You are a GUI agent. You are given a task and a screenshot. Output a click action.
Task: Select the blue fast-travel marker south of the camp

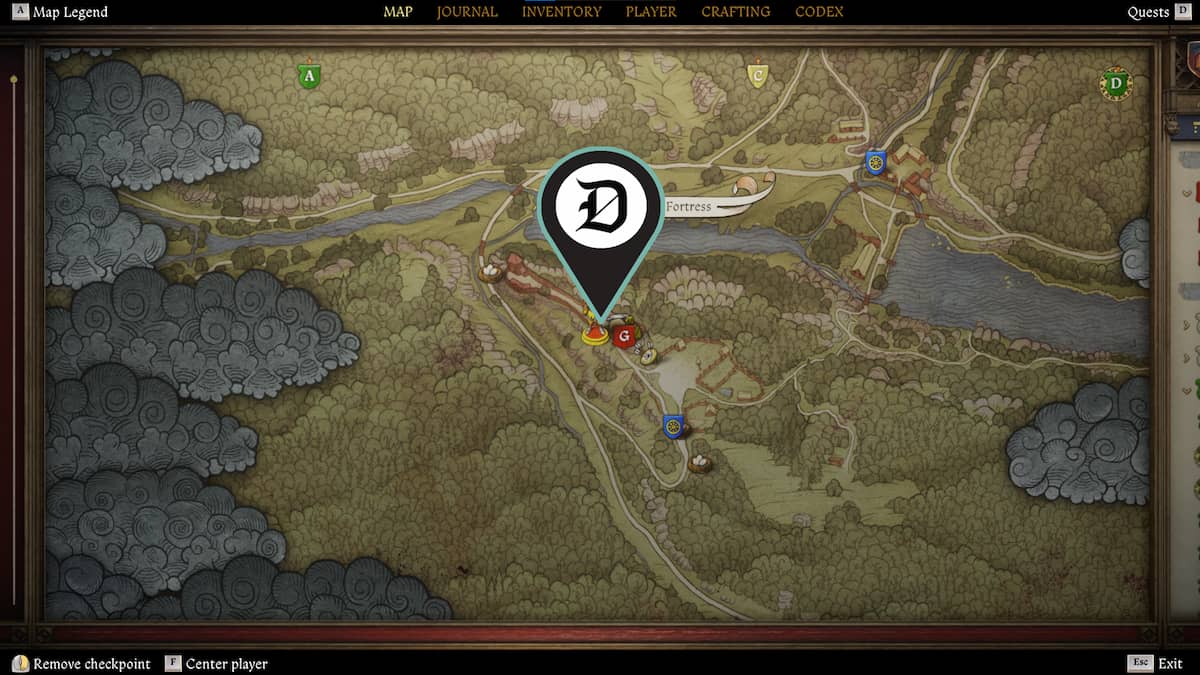pos(672,427)
